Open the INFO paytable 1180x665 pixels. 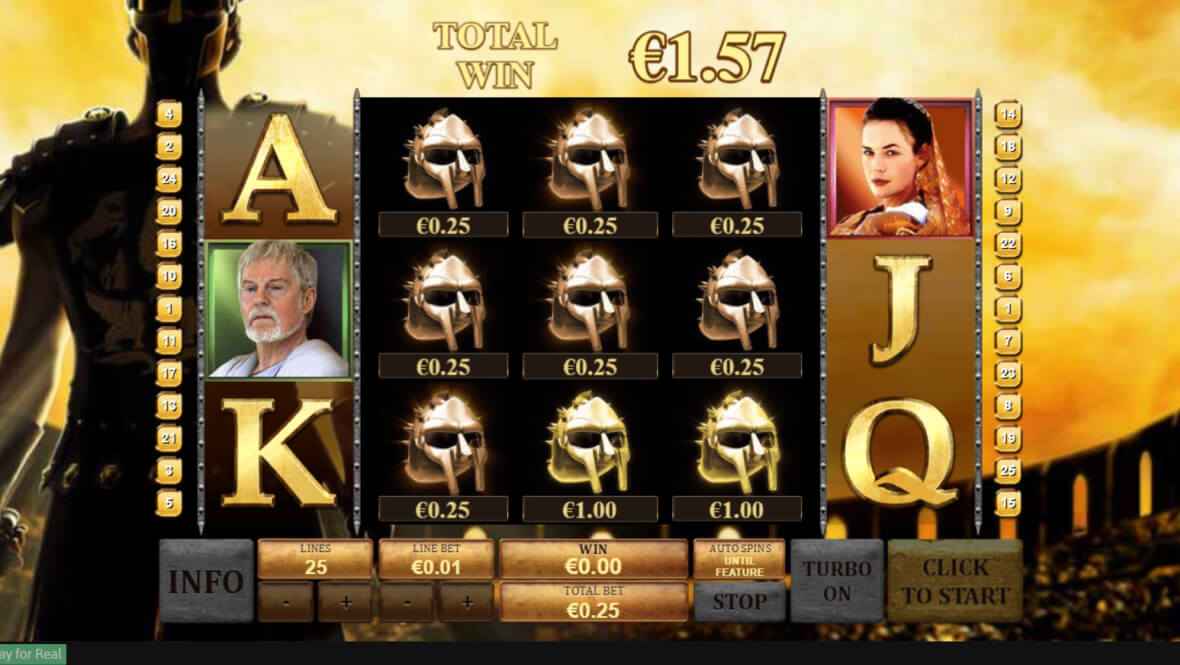click(206, 581)
